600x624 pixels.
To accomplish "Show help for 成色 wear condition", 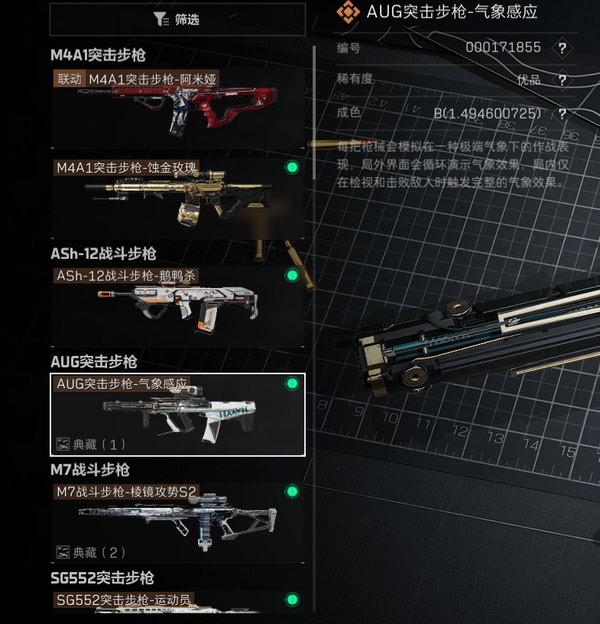I will (x=563, y=114).
